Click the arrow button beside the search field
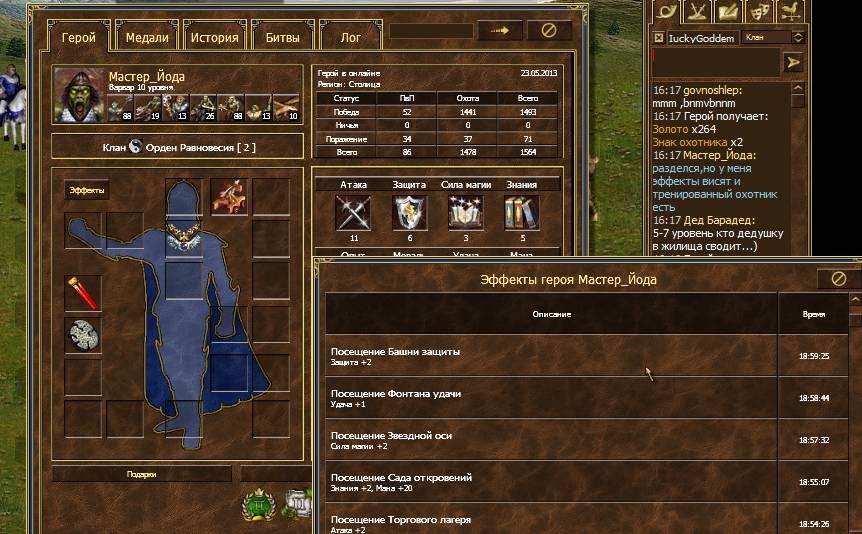Viewport: 862px width, 534px height. (x=500, y=30)
